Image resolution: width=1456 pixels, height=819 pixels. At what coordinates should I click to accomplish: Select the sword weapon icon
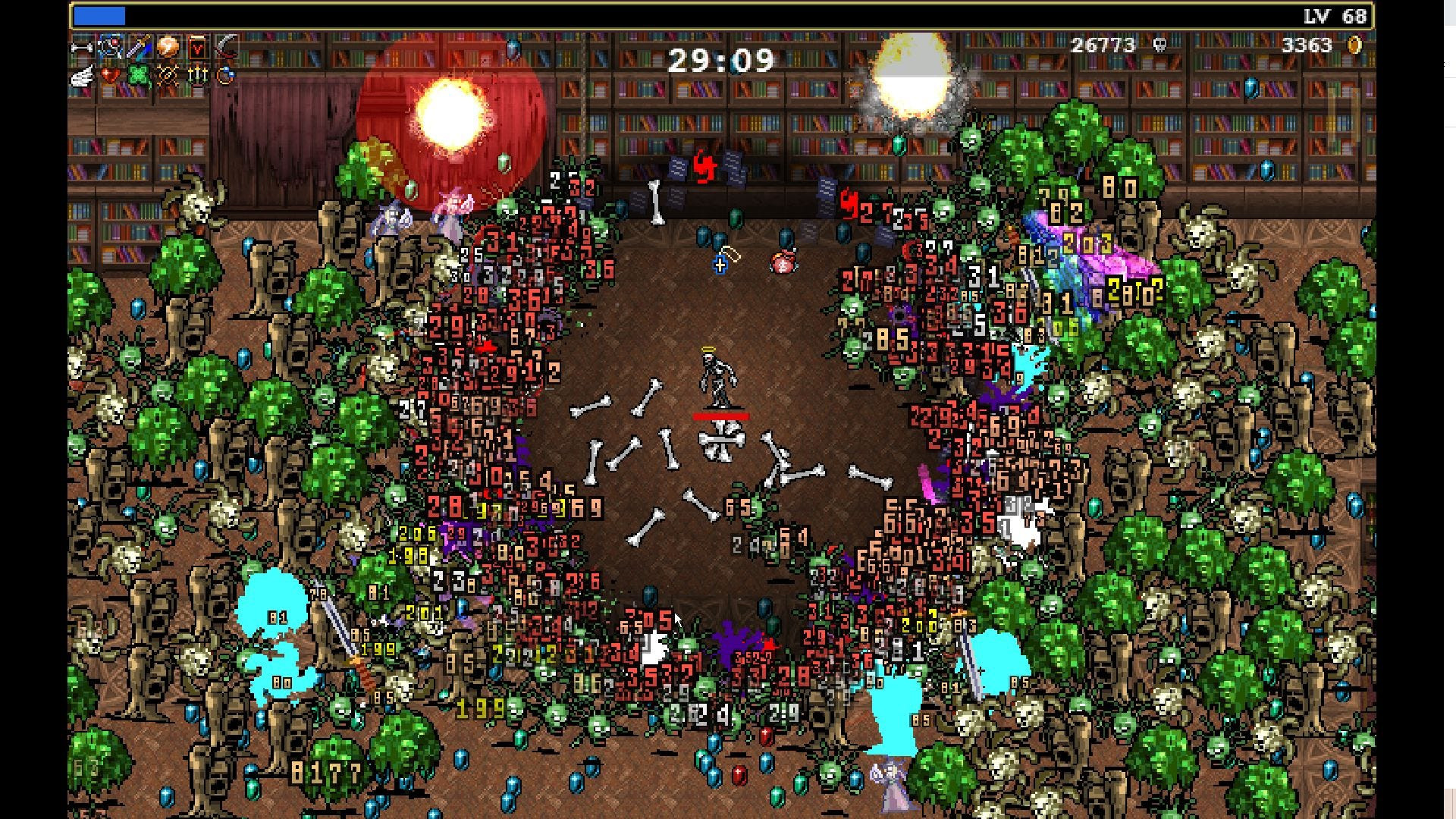coord(138,47)
